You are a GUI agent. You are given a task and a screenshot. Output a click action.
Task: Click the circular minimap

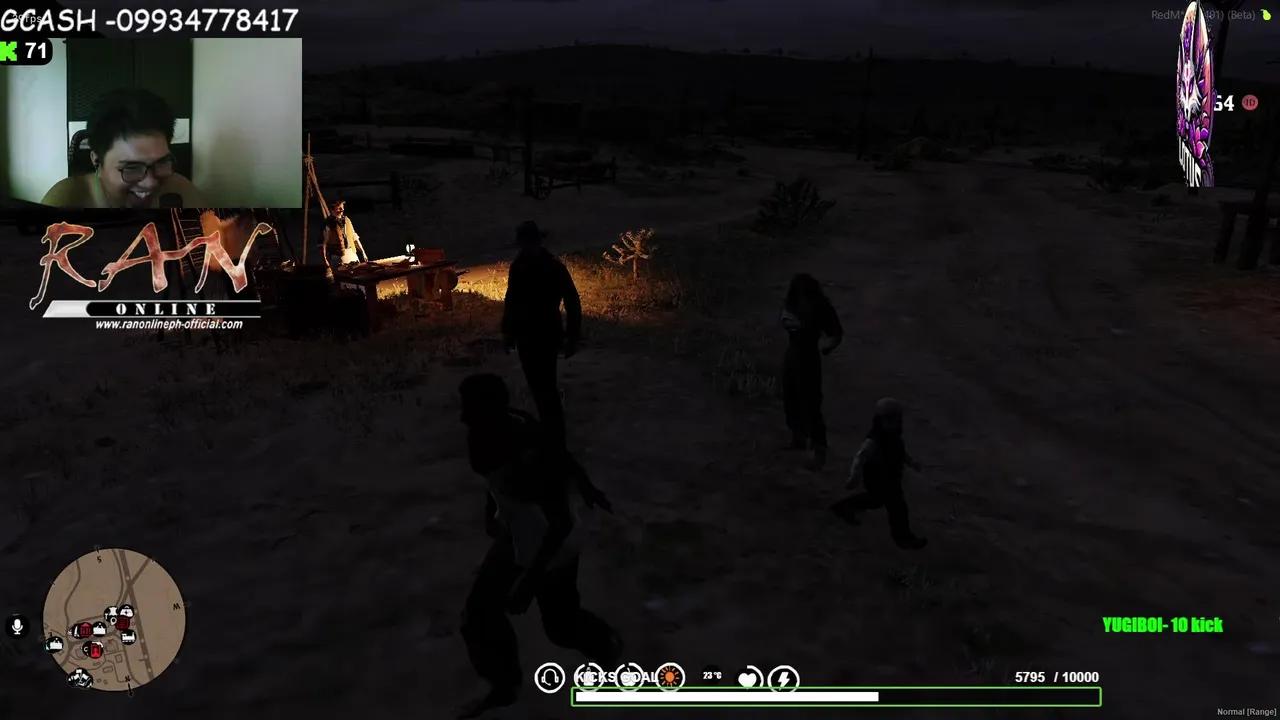[x=114, y=618]
